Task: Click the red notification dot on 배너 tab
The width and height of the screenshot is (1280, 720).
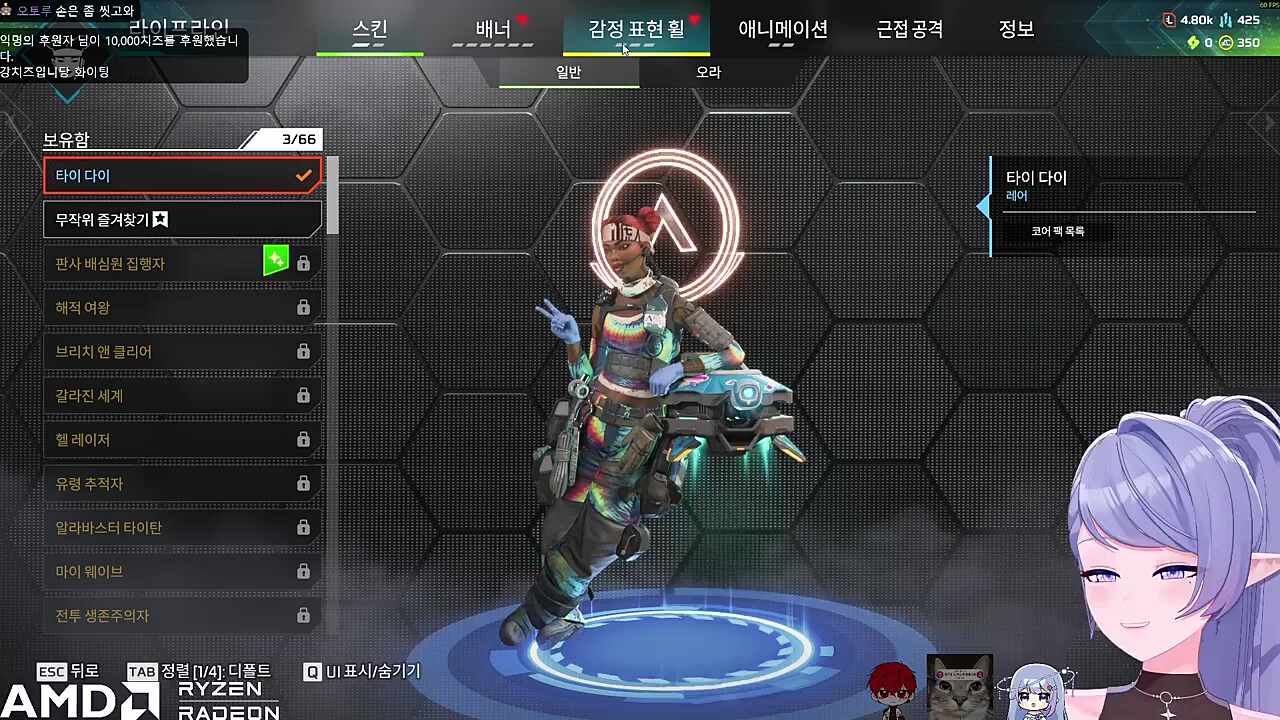Action: click(x=523, y=17)
